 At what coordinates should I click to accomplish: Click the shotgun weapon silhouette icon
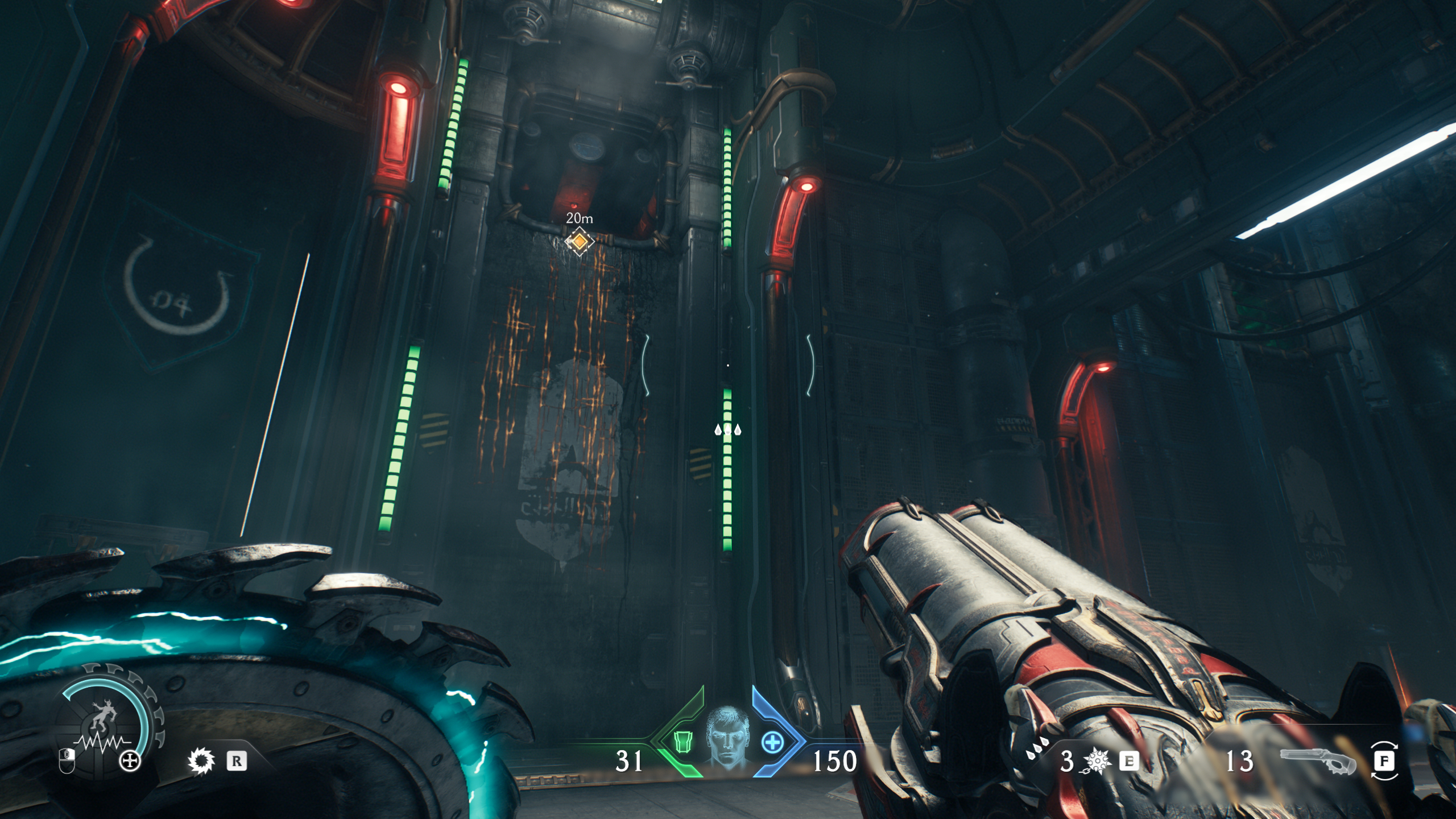[x=1319, y=761]
